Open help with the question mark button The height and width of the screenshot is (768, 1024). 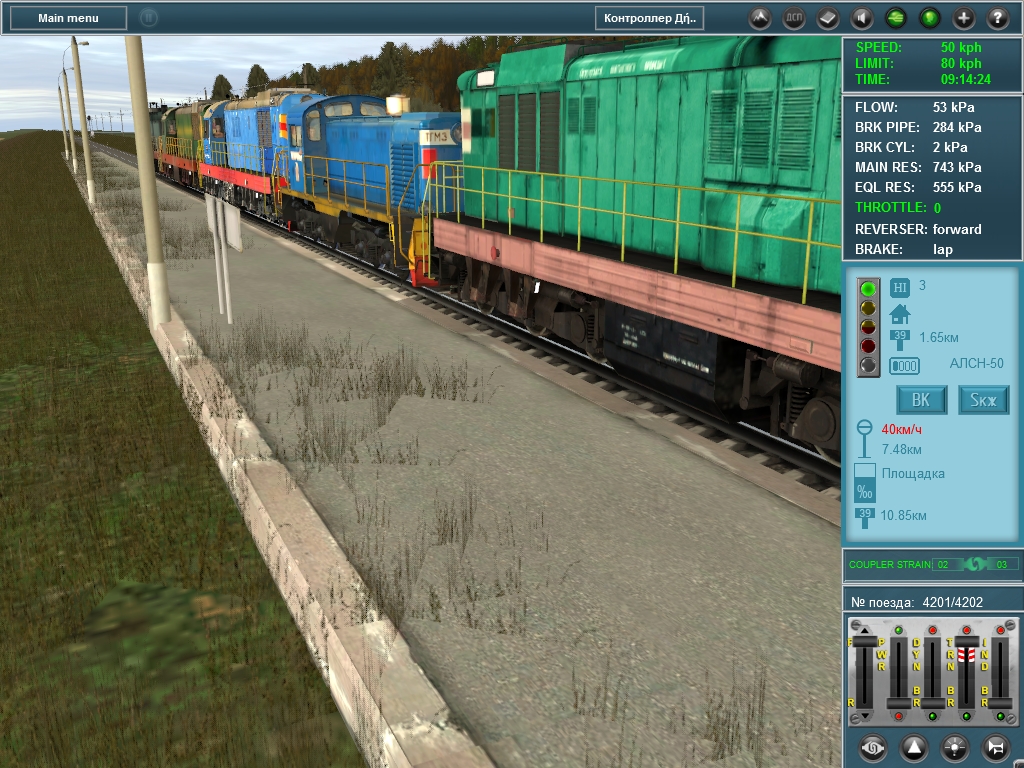[x=998, y=18]
